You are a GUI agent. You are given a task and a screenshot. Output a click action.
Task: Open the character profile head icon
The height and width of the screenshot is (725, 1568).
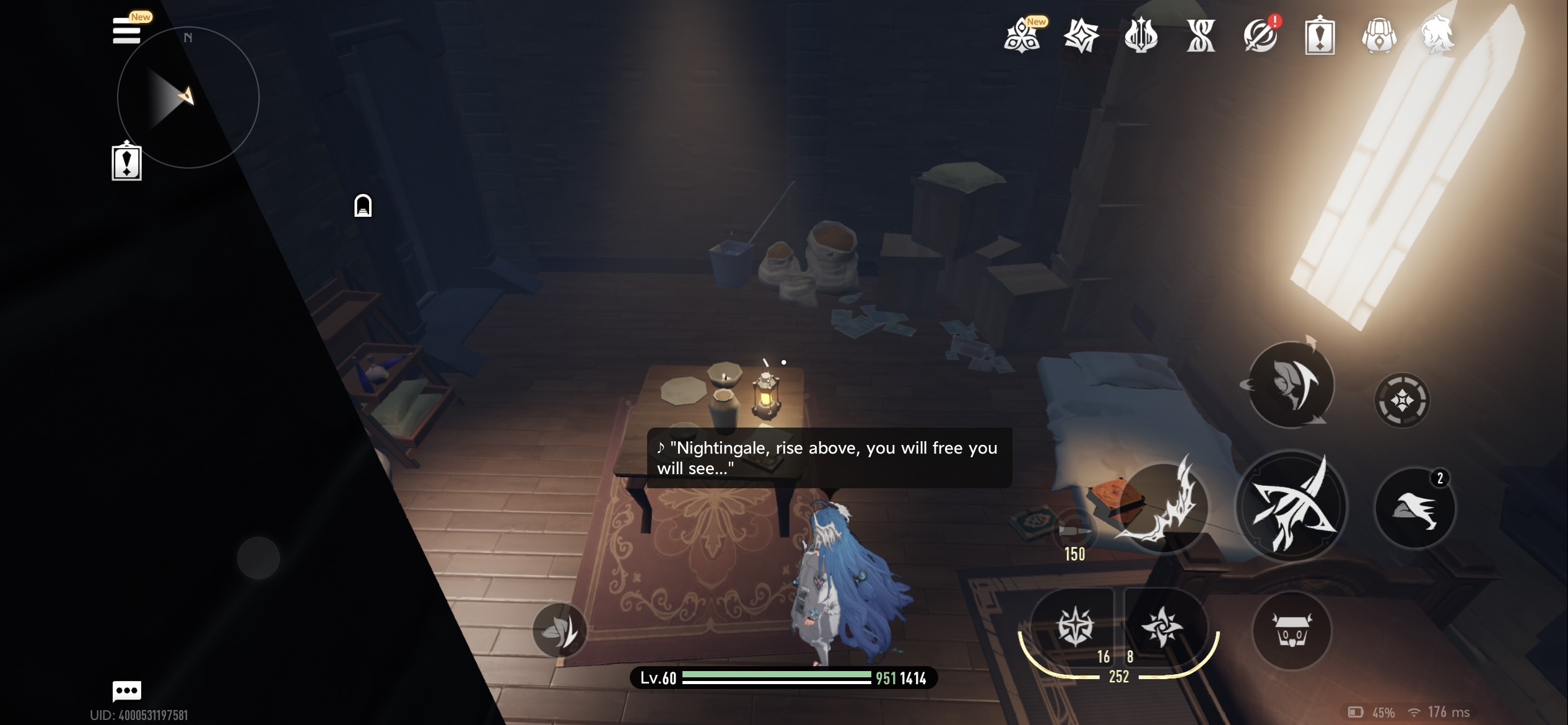point(1438,35)
